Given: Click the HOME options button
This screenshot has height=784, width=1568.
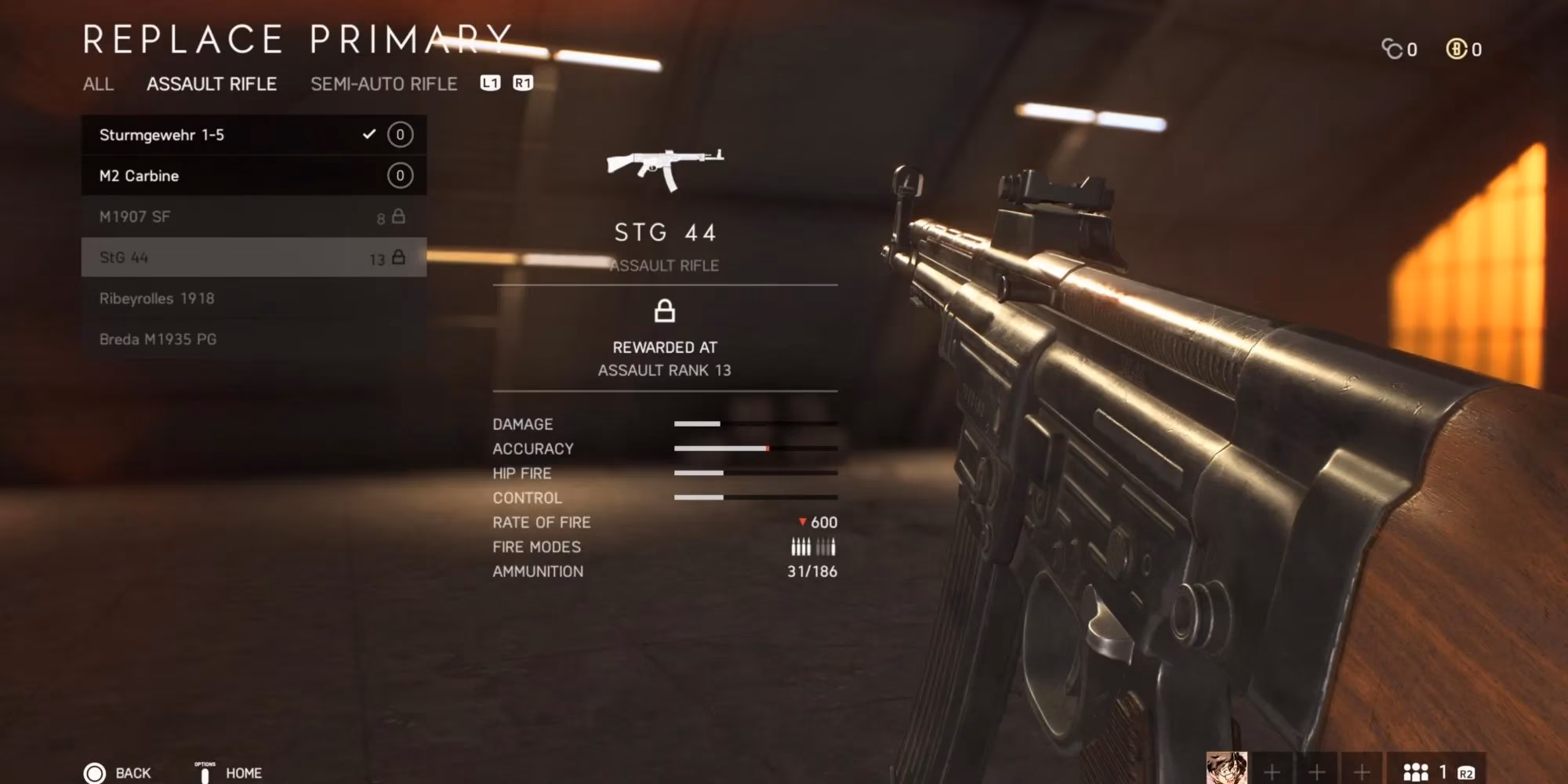Looking at the screenshot, I should click(227, 771).
